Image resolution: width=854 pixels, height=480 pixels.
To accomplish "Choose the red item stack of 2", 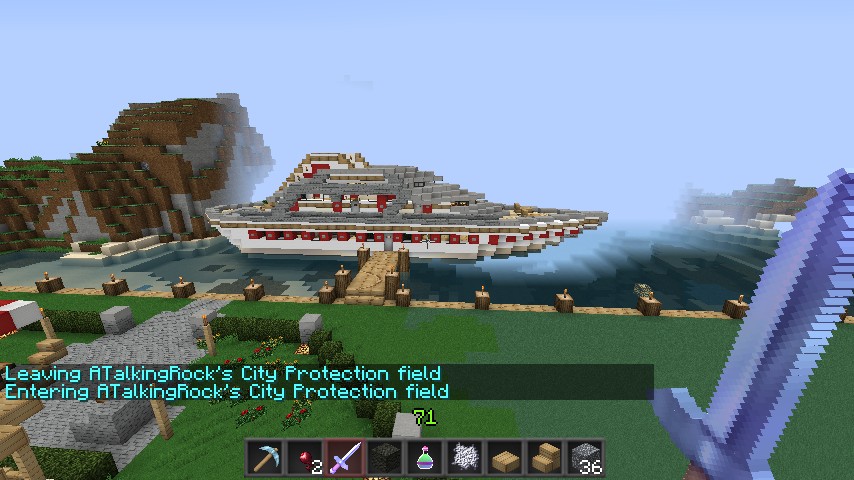I will (305, 459).
